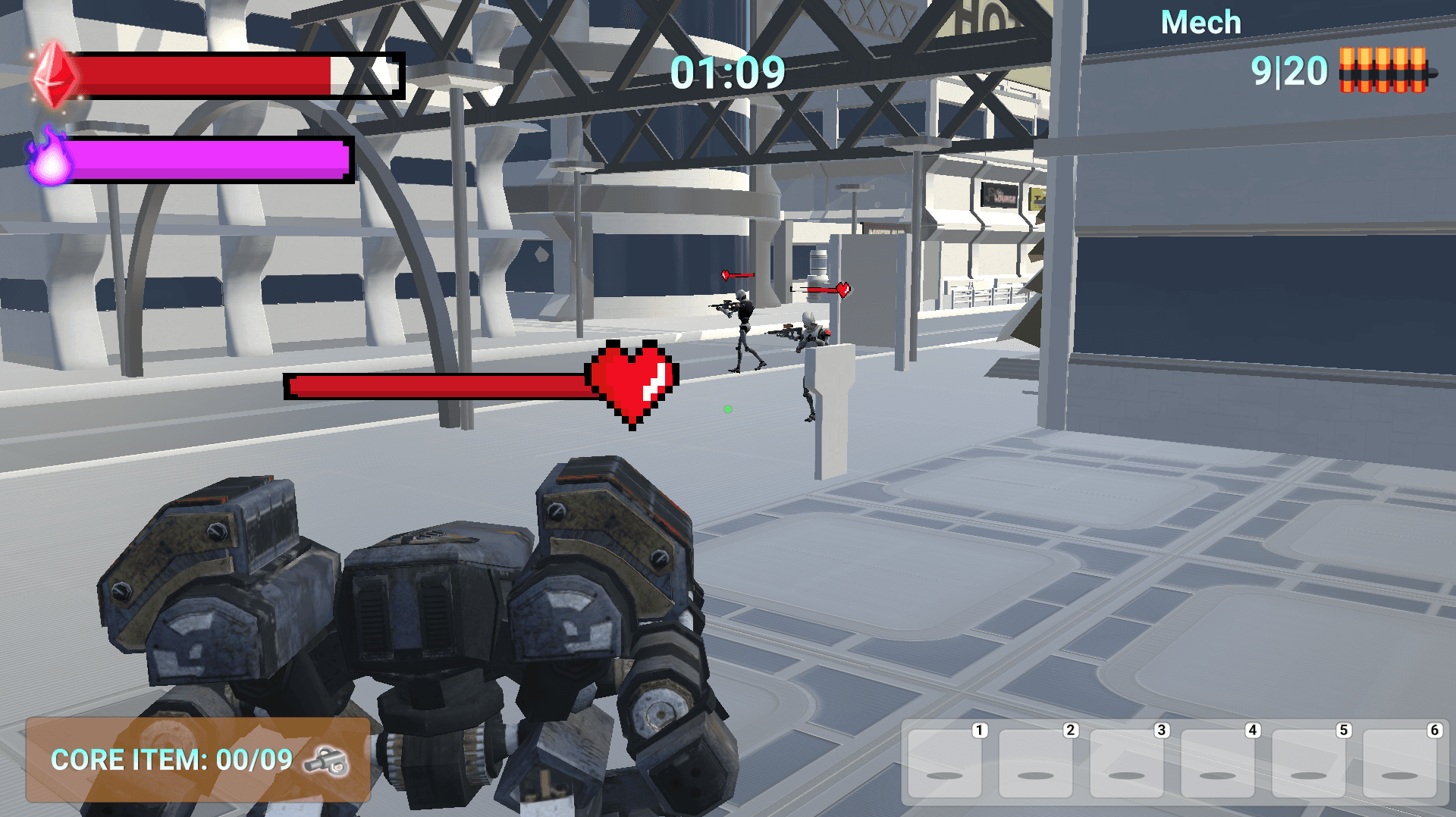Open the Core Item objective tracker

coord(198,759)
